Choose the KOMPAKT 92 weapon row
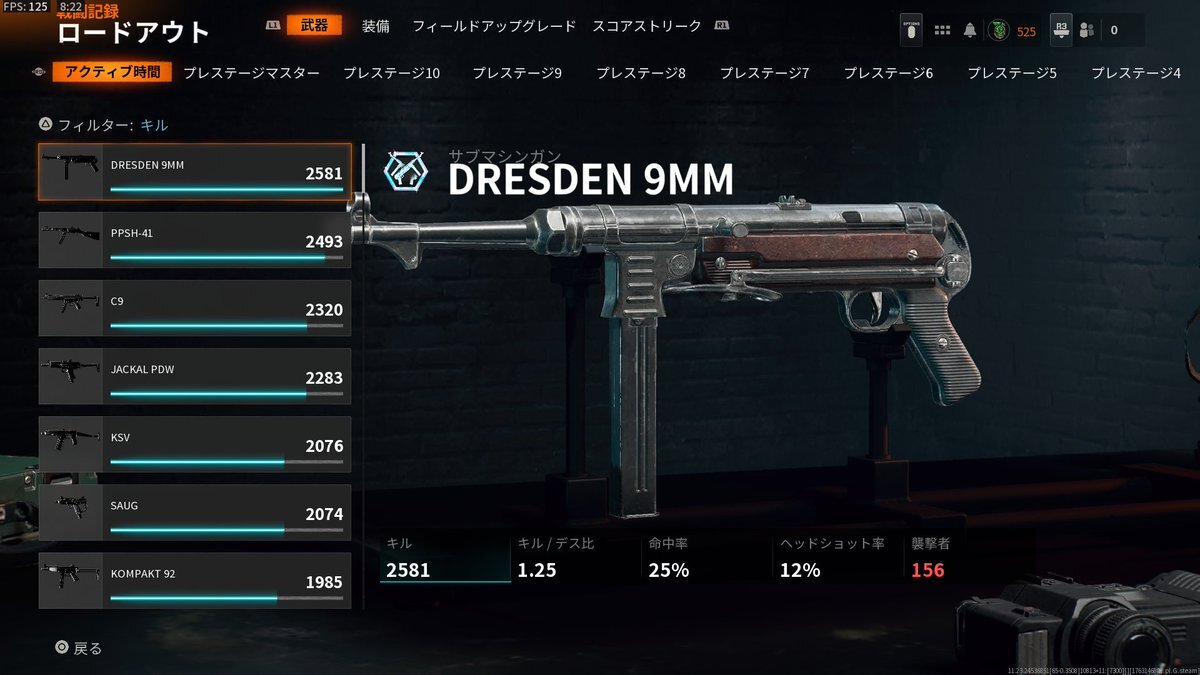Screen dimensions: 1200x675 click(195, 580)
